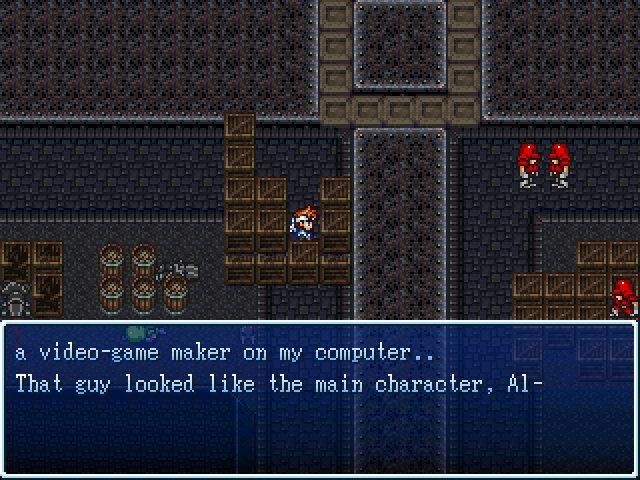The width and height of the screenshot is (640, 480).
Task: Advance the blue dialogue message window
Action: pyautogui.click(x=320, y=398)
